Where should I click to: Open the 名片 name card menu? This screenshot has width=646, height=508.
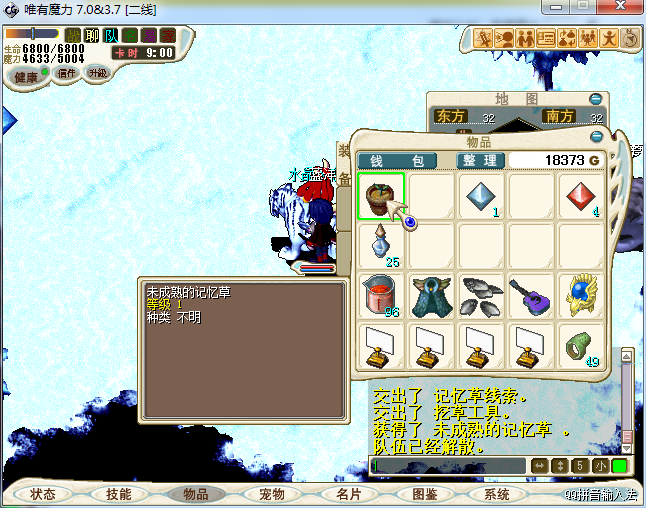(347, 494)
